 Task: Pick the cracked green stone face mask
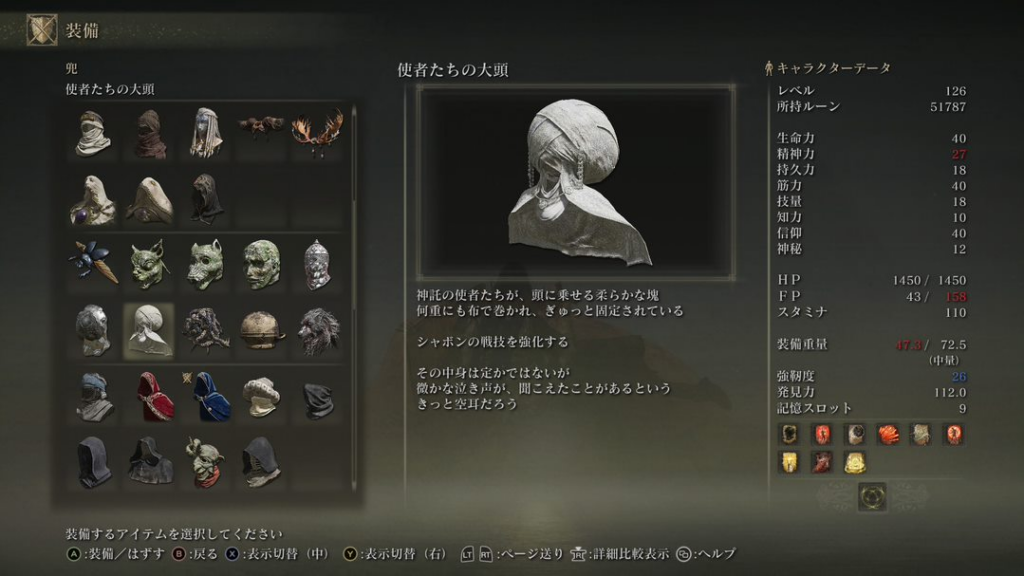(261, 264)
